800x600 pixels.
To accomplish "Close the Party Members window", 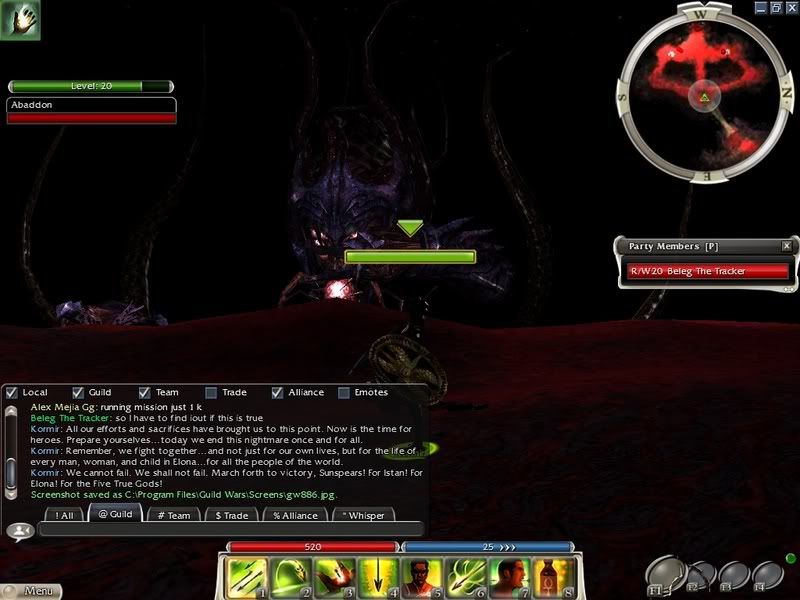I will click(x=787, y=245).
